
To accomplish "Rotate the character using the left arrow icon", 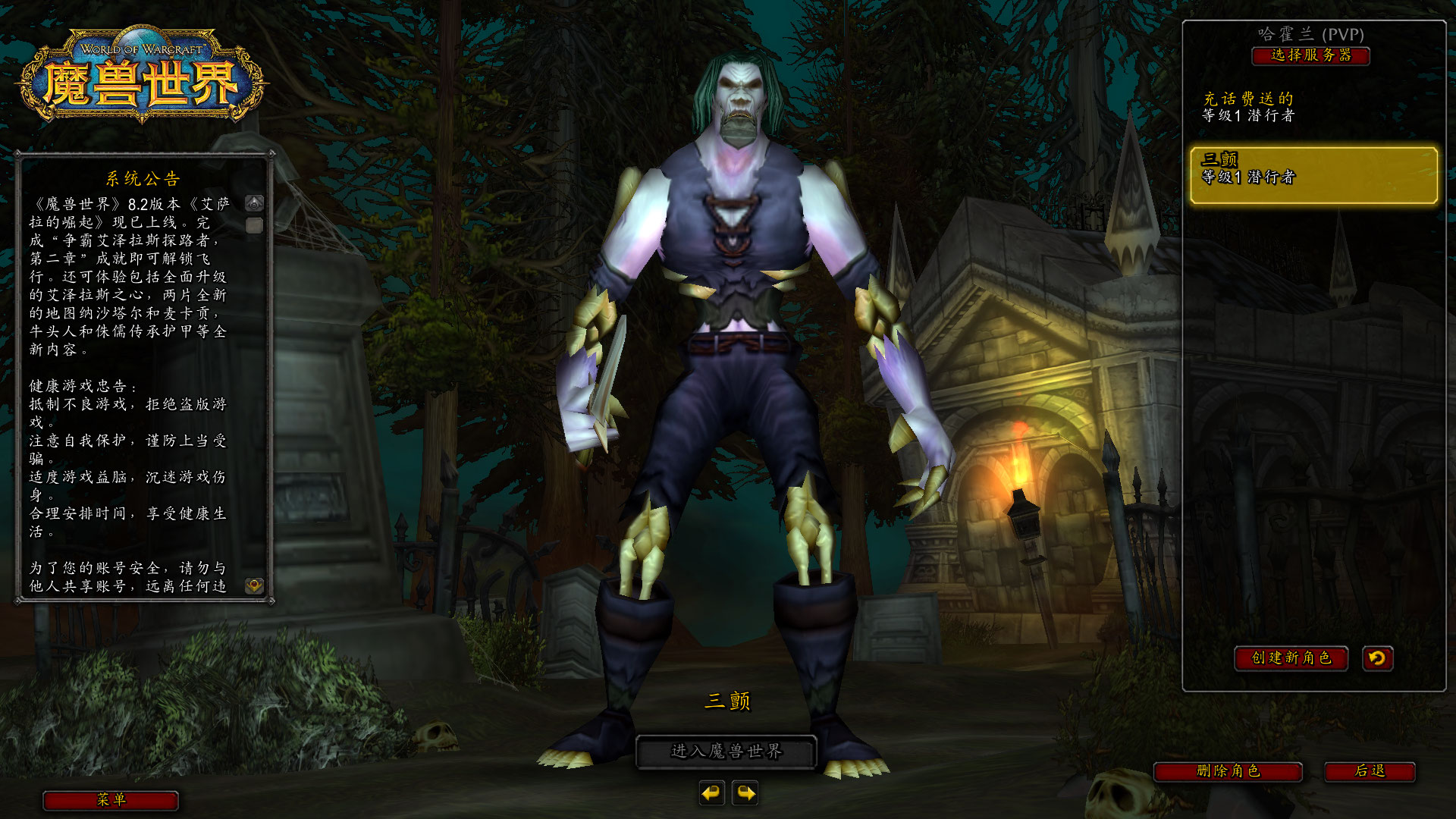I will coord(710,794).
